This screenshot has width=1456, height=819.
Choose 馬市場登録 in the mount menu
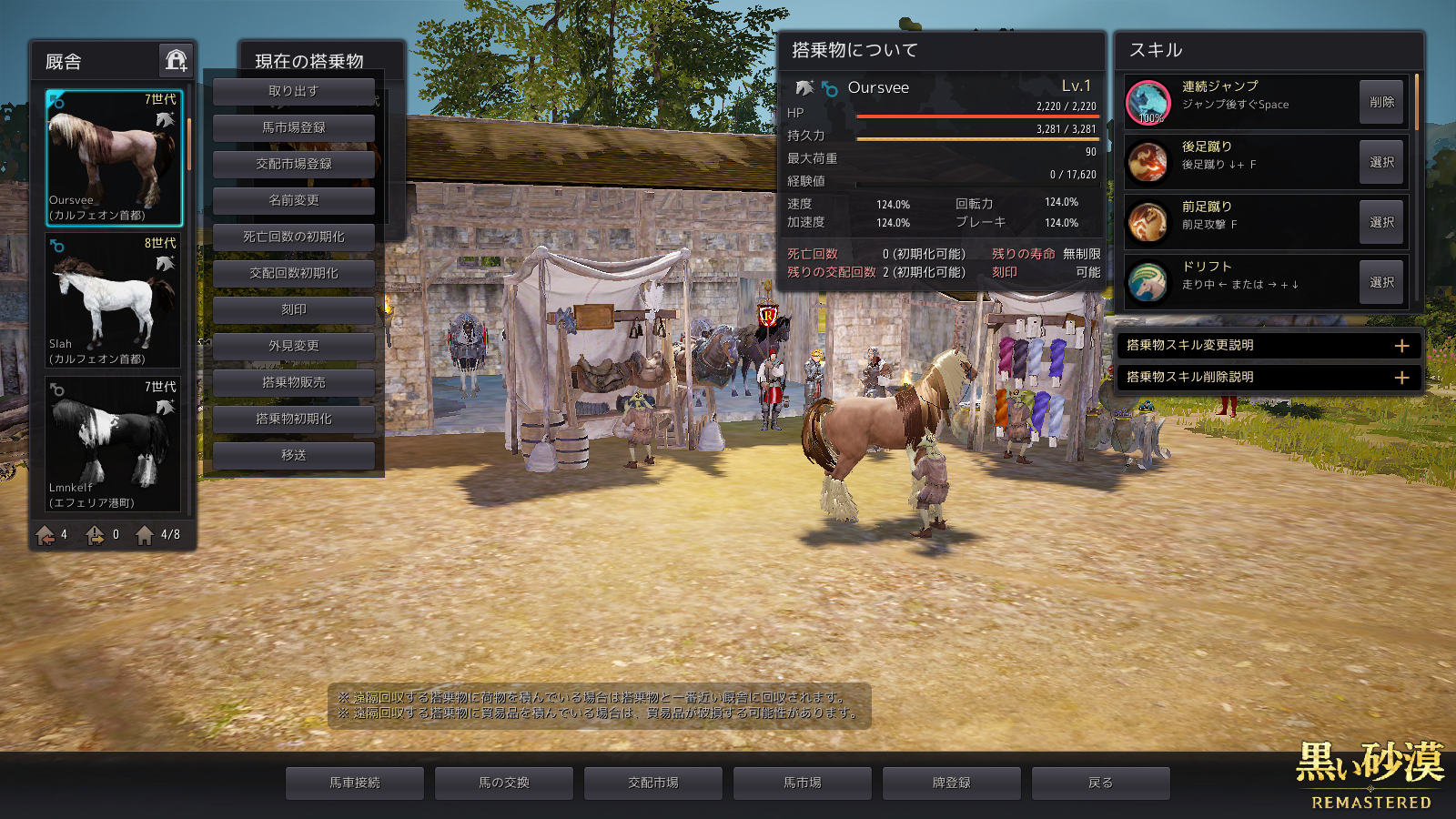point(293,127)
